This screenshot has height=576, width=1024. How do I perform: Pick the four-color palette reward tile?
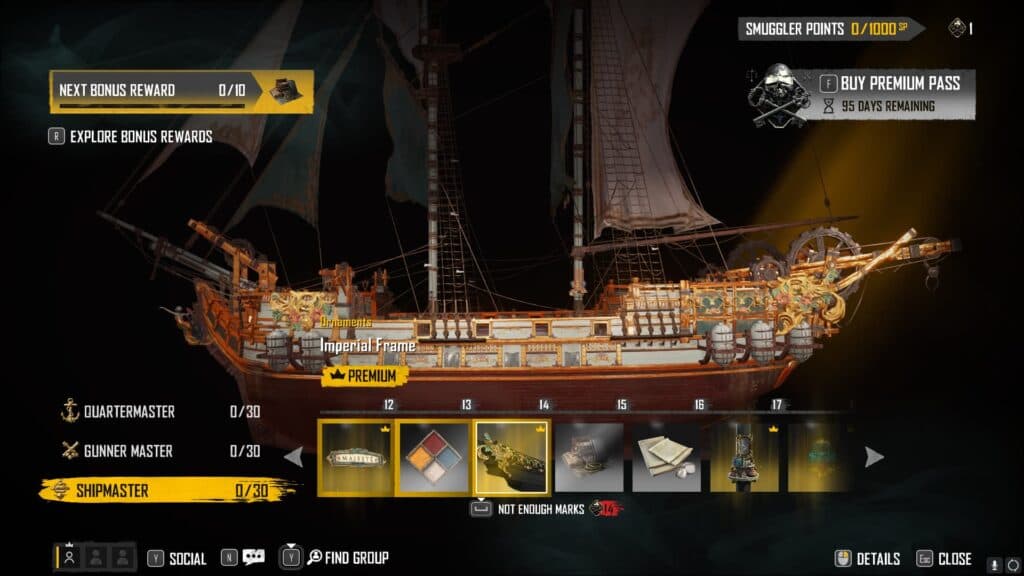433,457
